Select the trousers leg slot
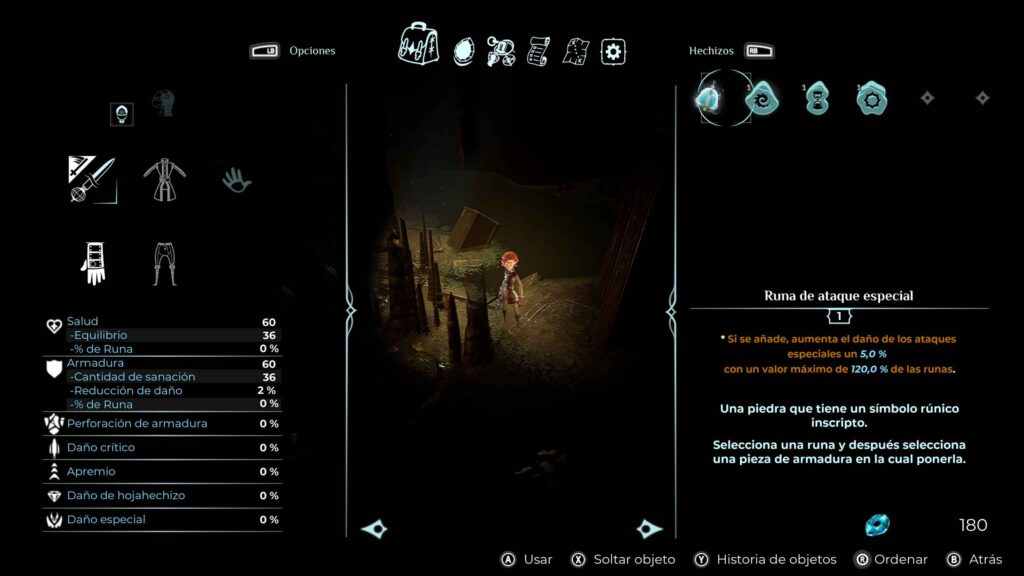 (165, 262)
